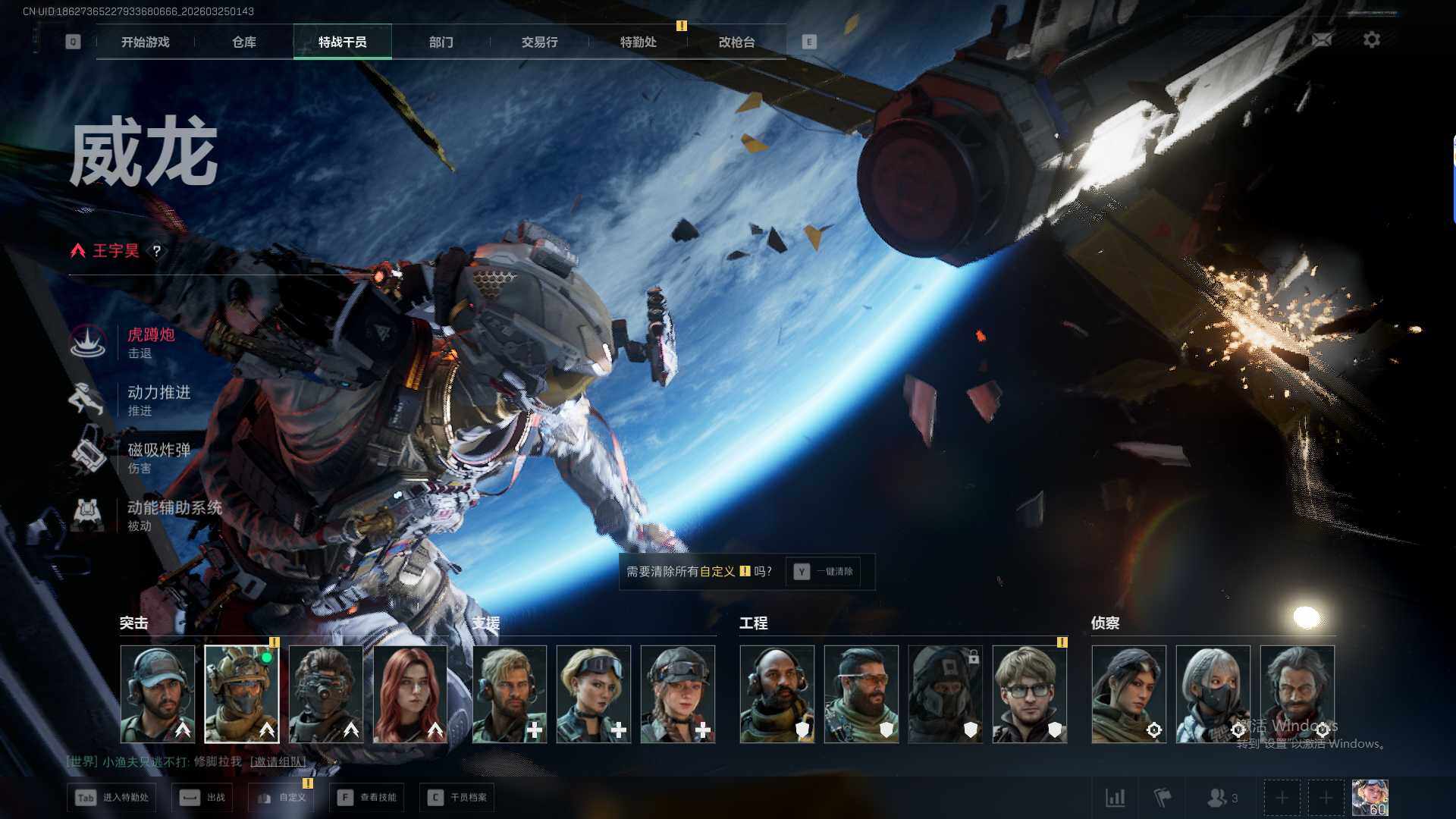The height and width of the screenshot is (819, 1456).
Task: Open the settings gear icon
Action: click(1371, 40)
